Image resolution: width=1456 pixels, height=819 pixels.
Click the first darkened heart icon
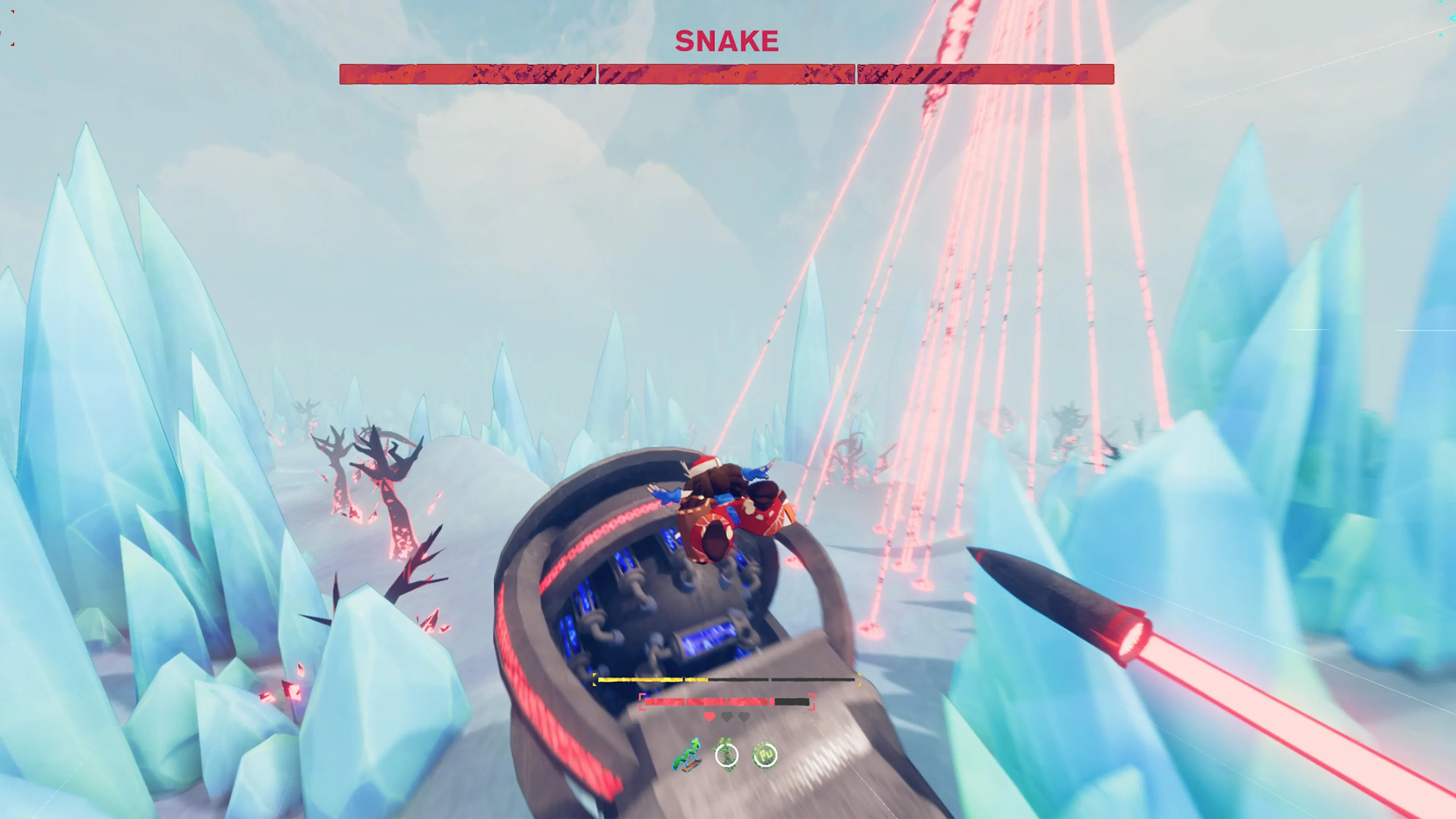728,717
